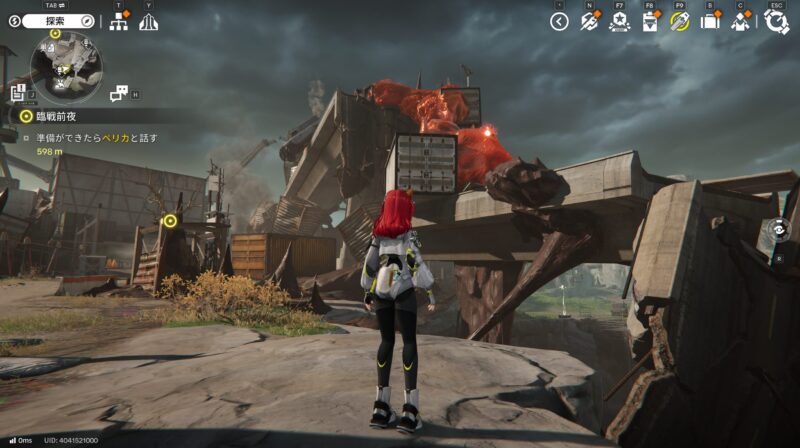This screenshot has width=800, height=448.
Task: Select the 臨戦前夜 quest tracker title
Action: click(55, 116)
